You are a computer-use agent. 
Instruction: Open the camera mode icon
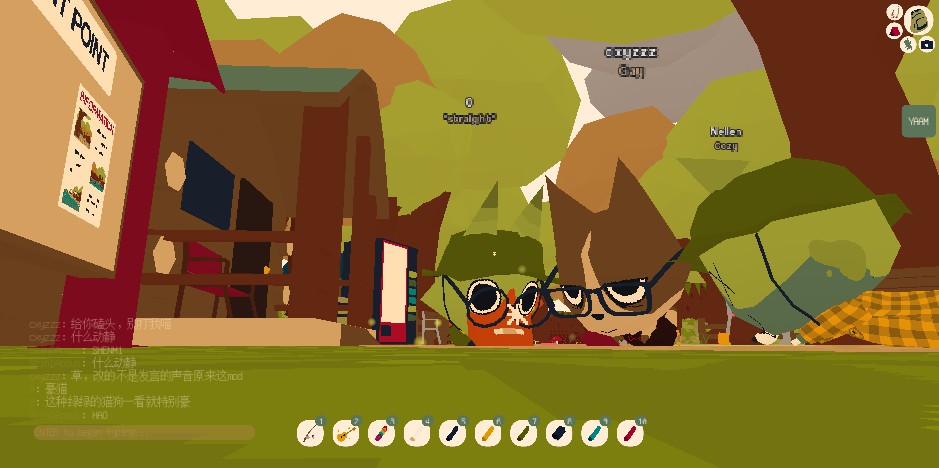[x=926, y=44]
